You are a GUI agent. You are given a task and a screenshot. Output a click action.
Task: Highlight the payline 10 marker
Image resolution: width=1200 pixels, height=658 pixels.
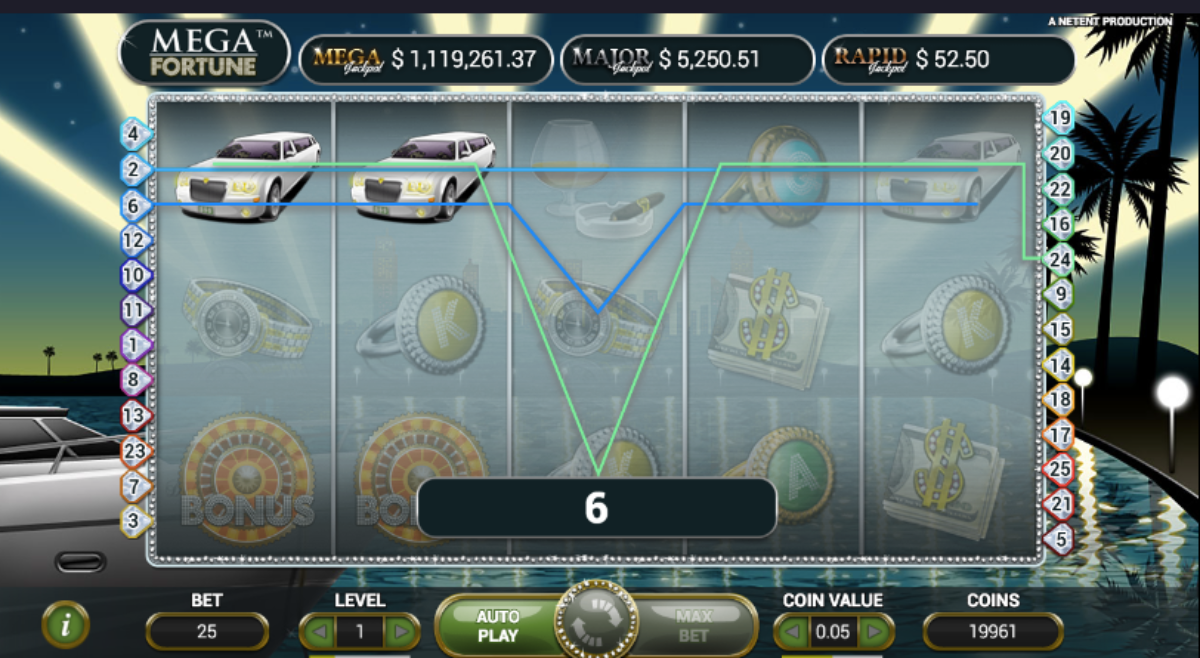135,274
